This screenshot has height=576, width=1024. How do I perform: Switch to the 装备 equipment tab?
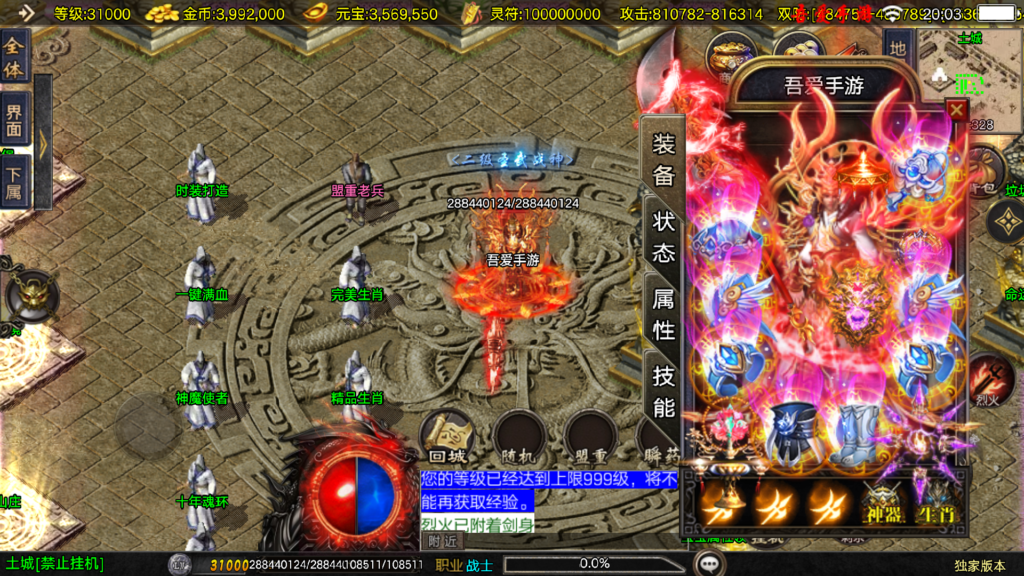click(x=663, y=160)
